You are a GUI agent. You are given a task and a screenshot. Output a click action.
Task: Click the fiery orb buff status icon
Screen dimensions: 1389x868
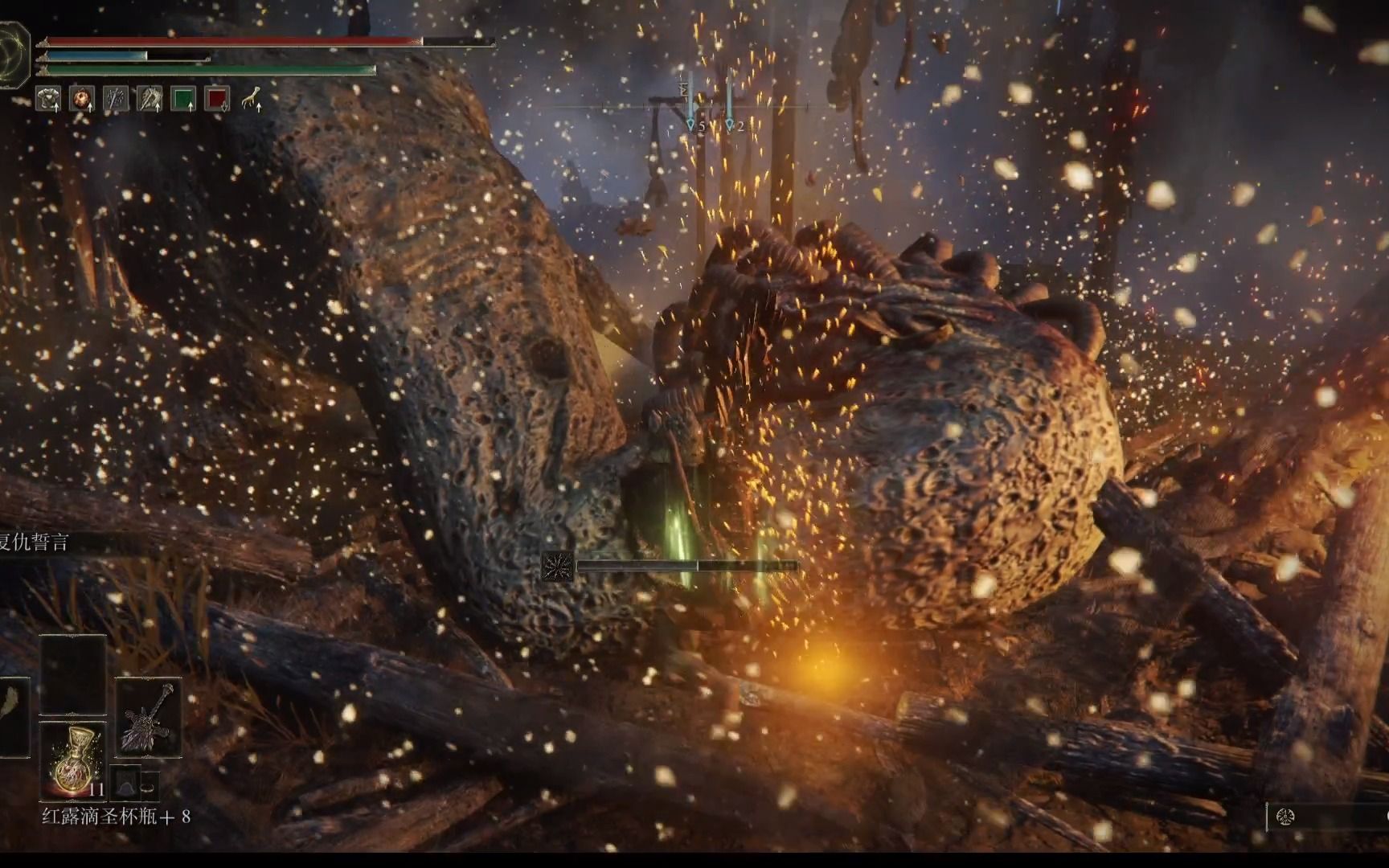coord(82,99)
